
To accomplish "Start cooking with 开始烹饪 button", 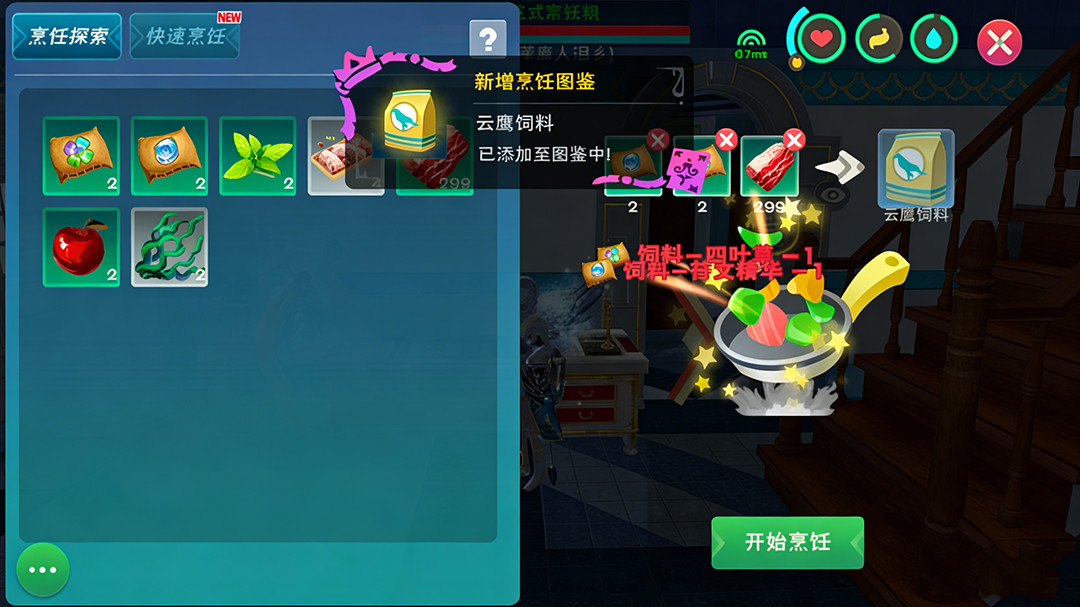I will [x=787, y=542].
